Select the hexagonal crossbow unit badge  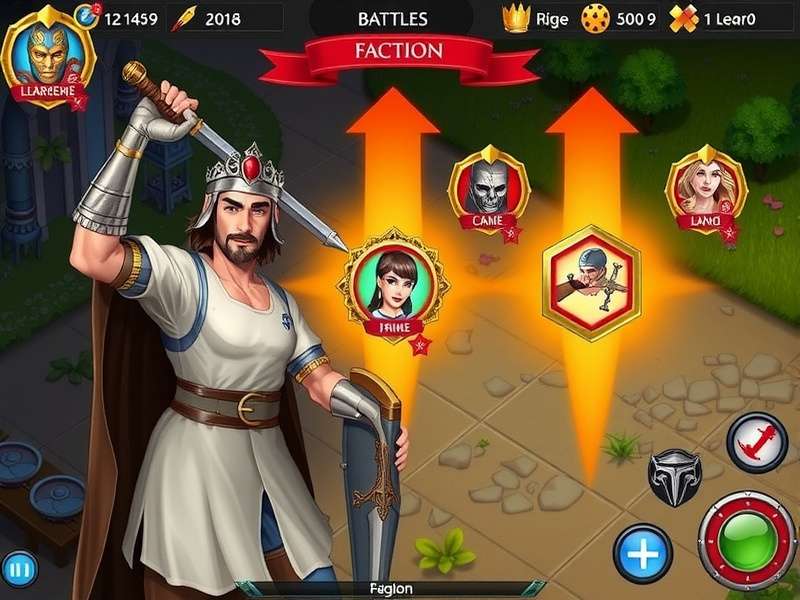pos(590,280)
